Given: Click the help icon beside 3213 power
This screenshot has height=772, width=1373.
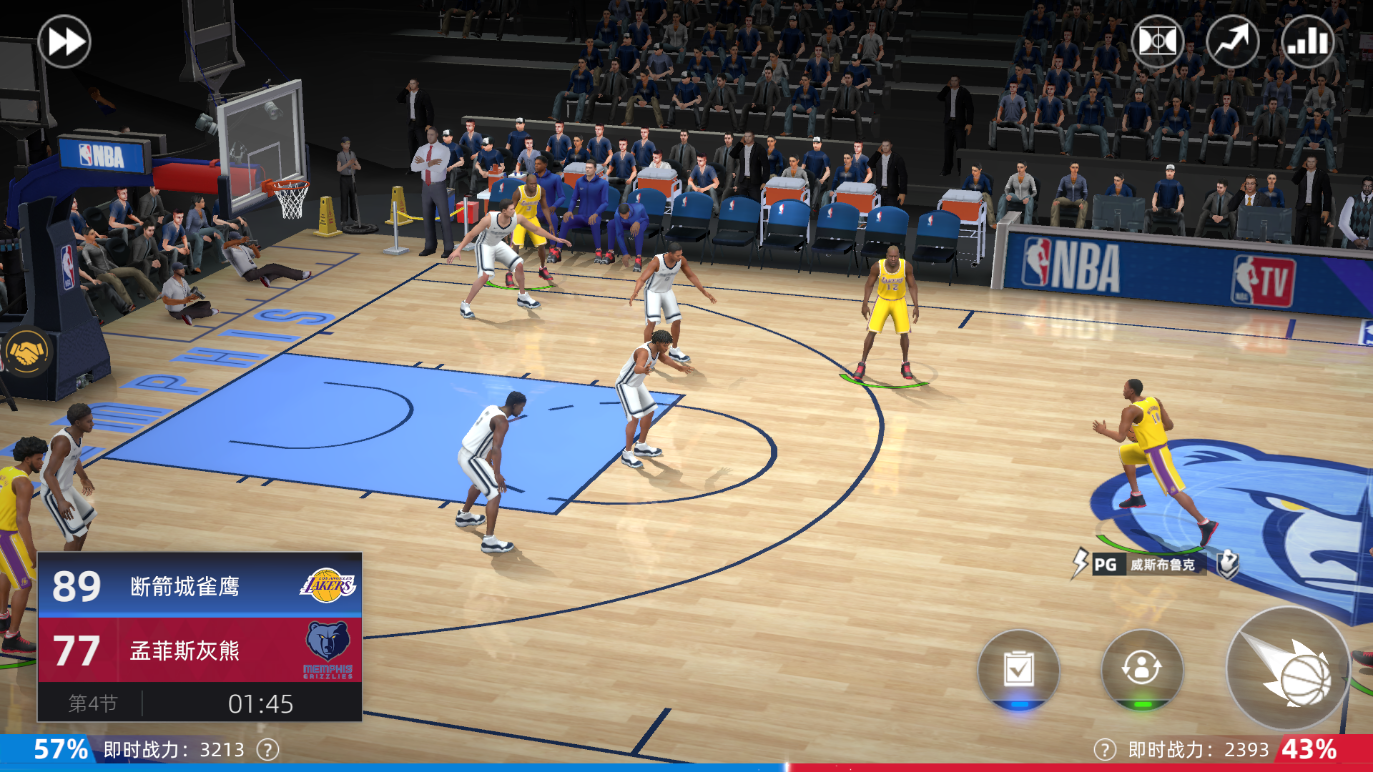Looking at the screenshot, I should click(267, 749).
